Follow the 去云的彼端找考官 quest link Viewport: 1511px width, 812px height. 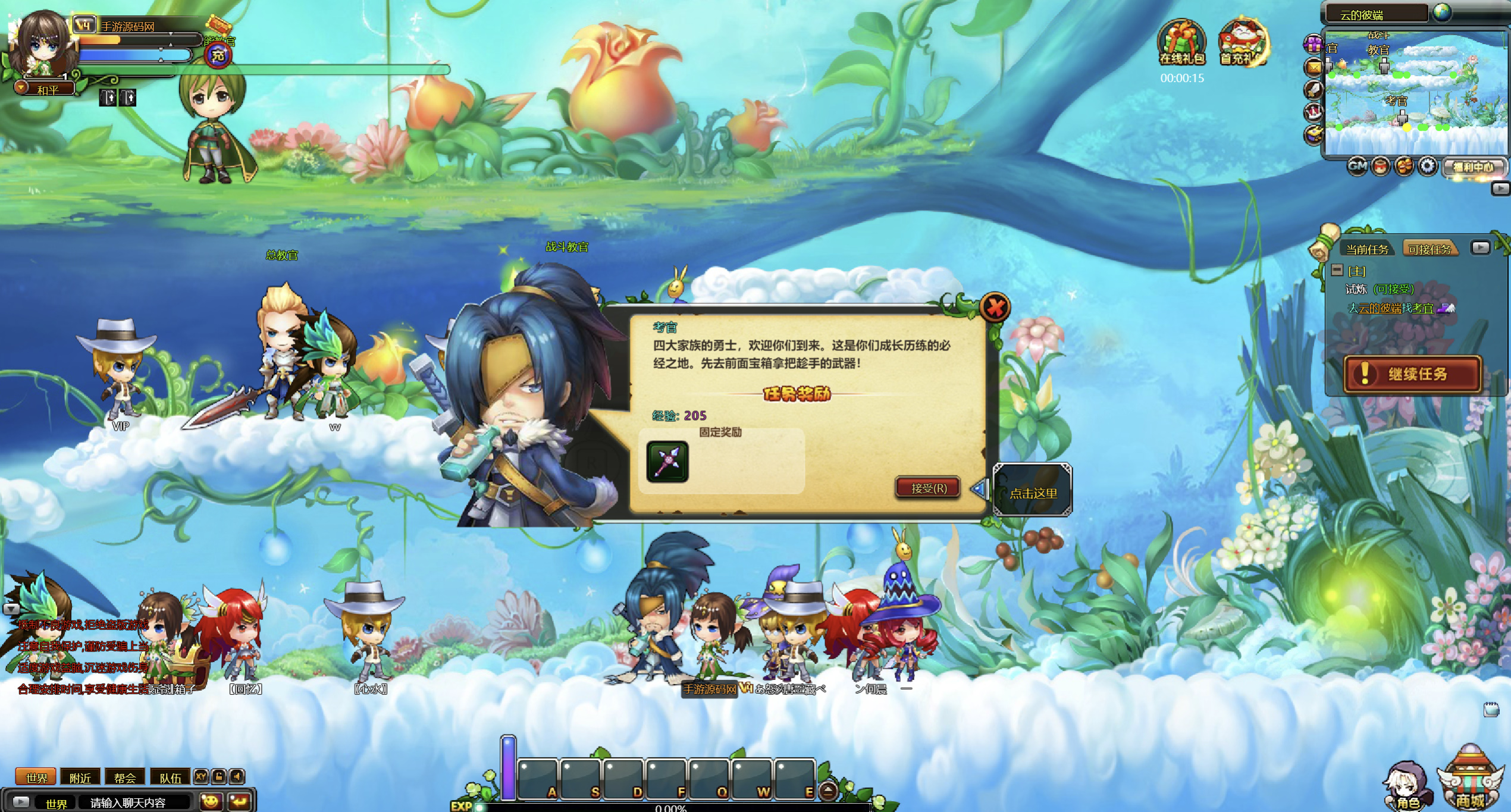(1391, 308)
